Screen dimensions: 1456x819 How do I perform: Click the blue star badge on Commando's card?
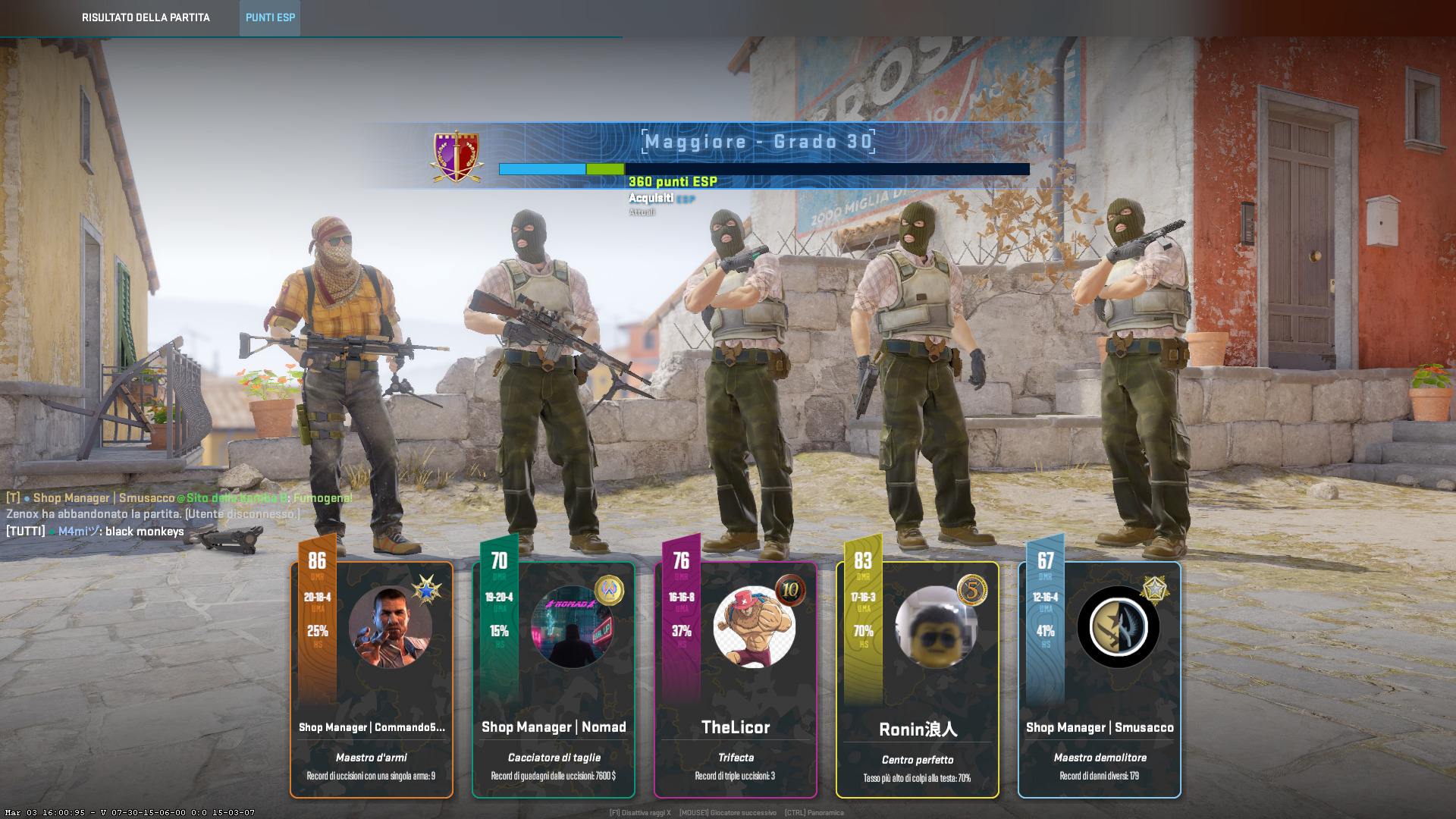[426, 589]
